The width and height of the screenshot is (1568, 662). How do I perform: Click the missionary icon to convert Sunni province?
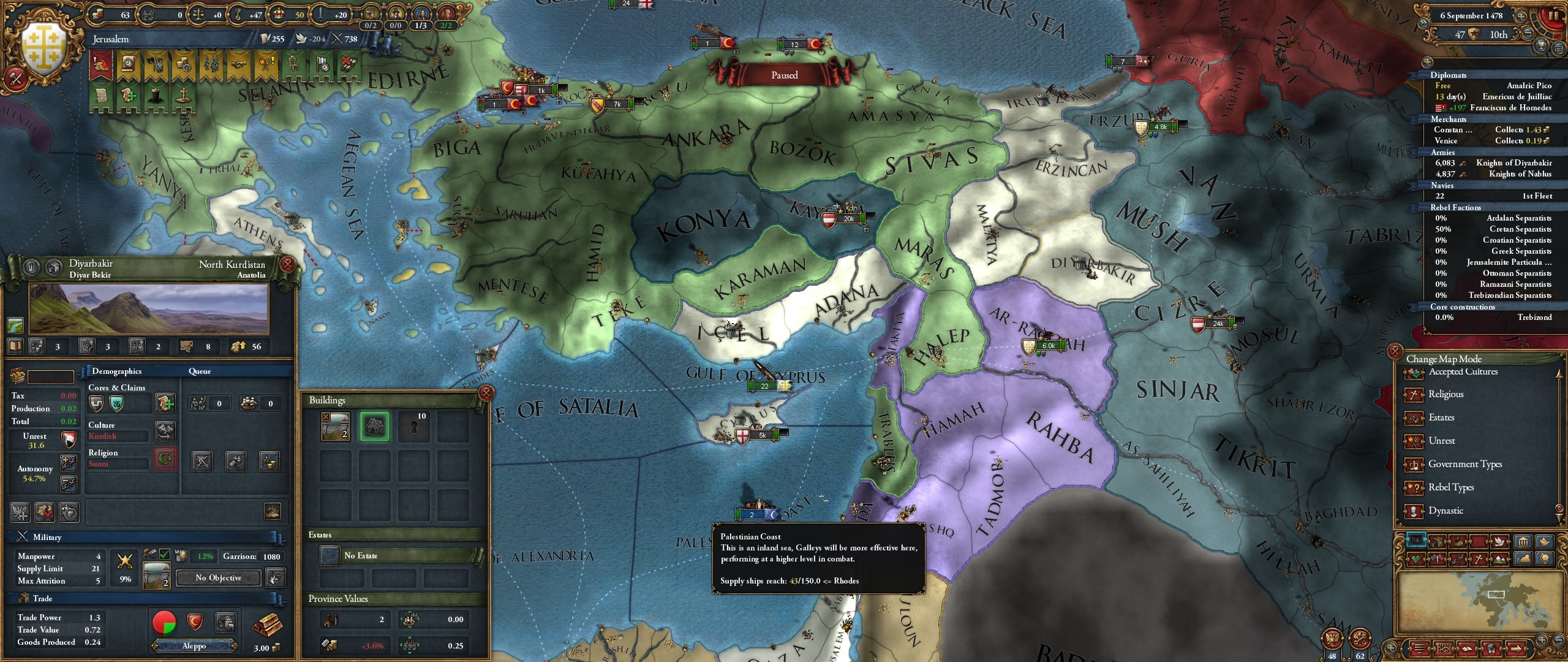[x=165, y=459]
